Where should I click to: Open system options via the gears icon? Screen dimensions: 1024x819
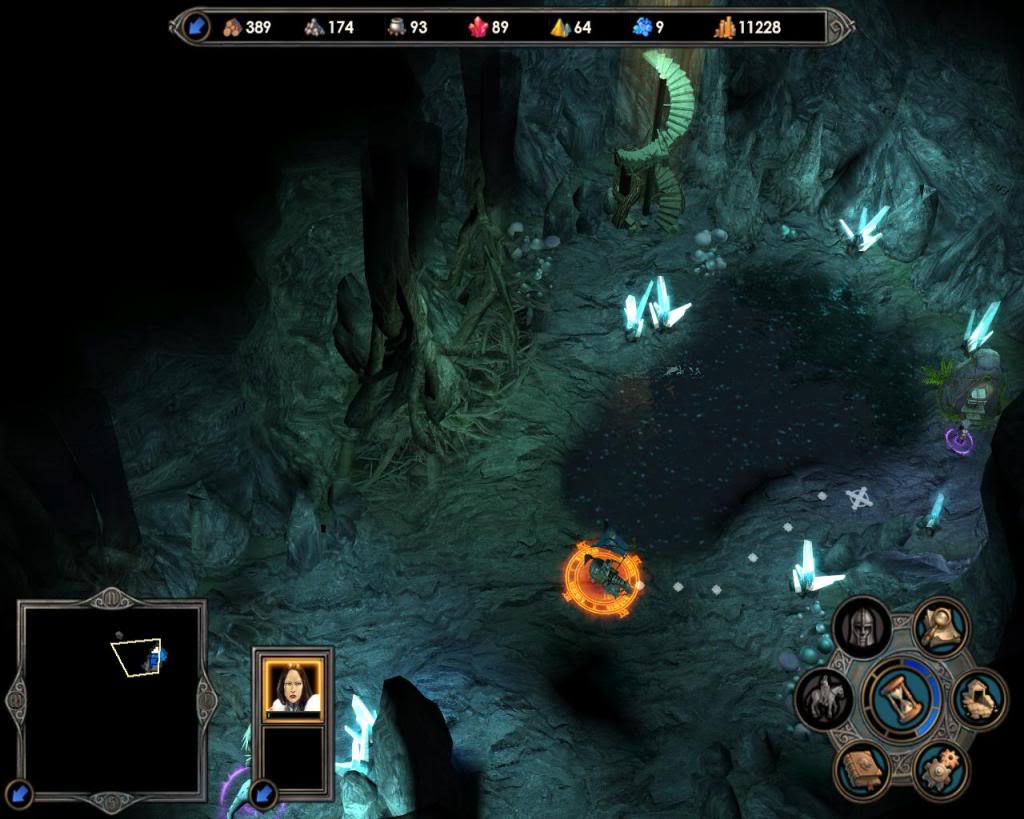coord(941,769)
